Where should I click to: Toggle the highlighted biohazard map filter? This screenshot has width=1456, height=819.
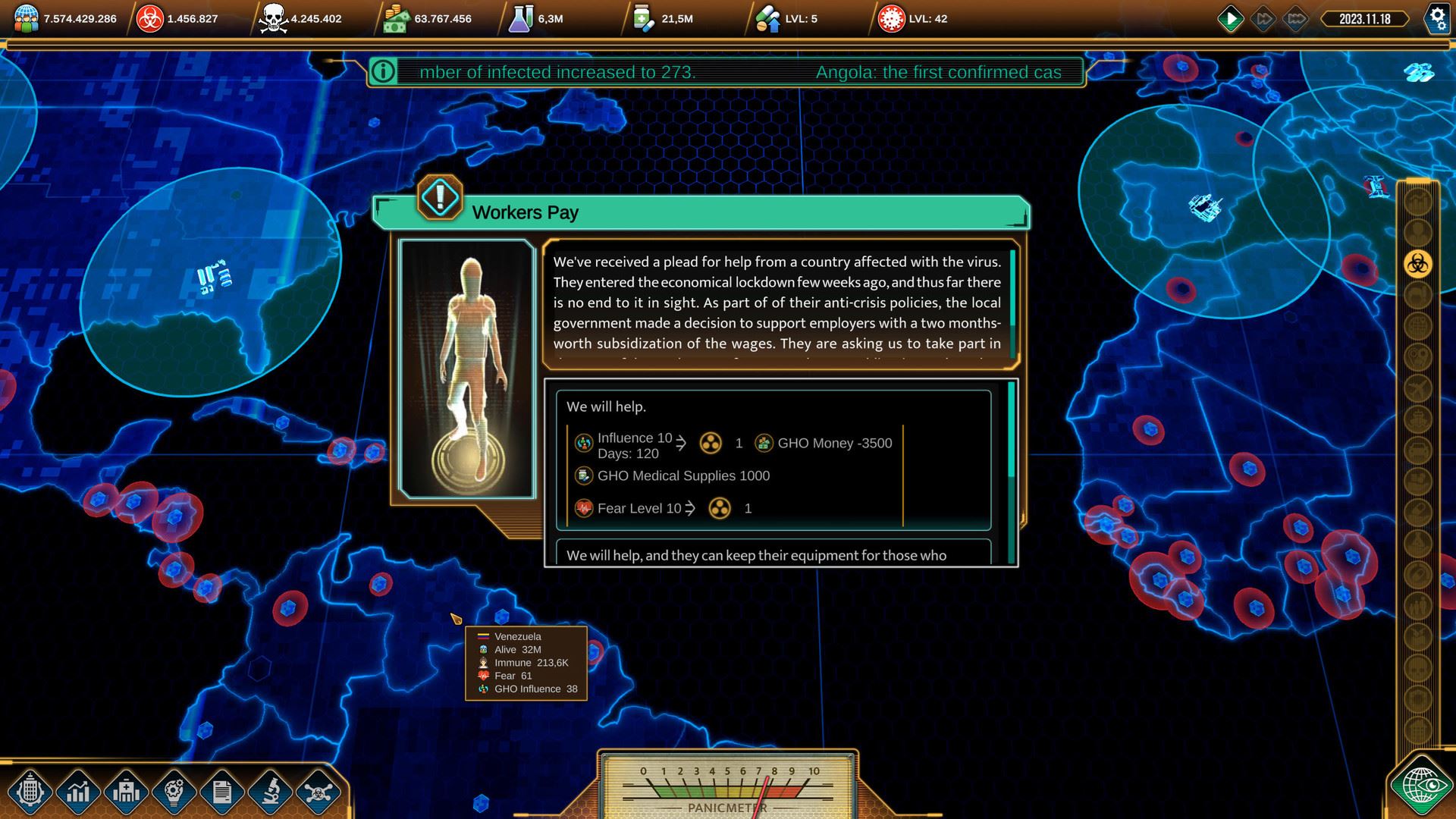coord(1417,264)
